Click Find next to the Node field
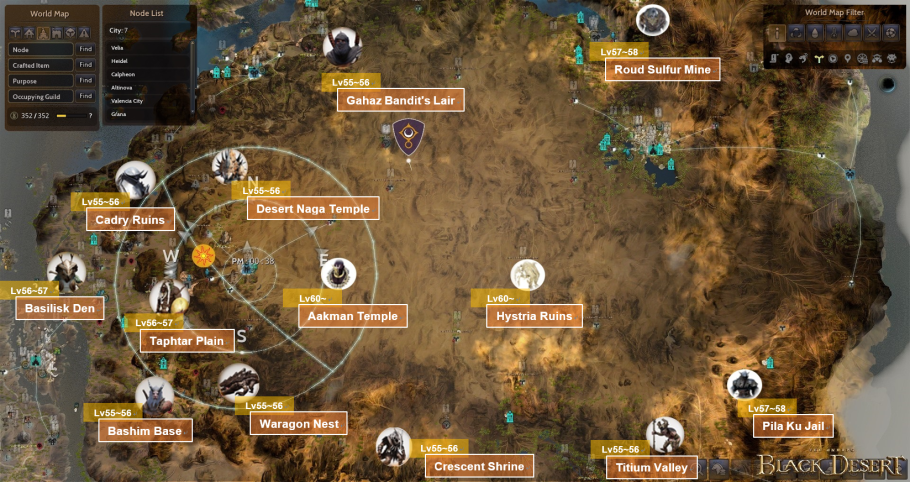The image size is (910, 482). pos(85,49)
